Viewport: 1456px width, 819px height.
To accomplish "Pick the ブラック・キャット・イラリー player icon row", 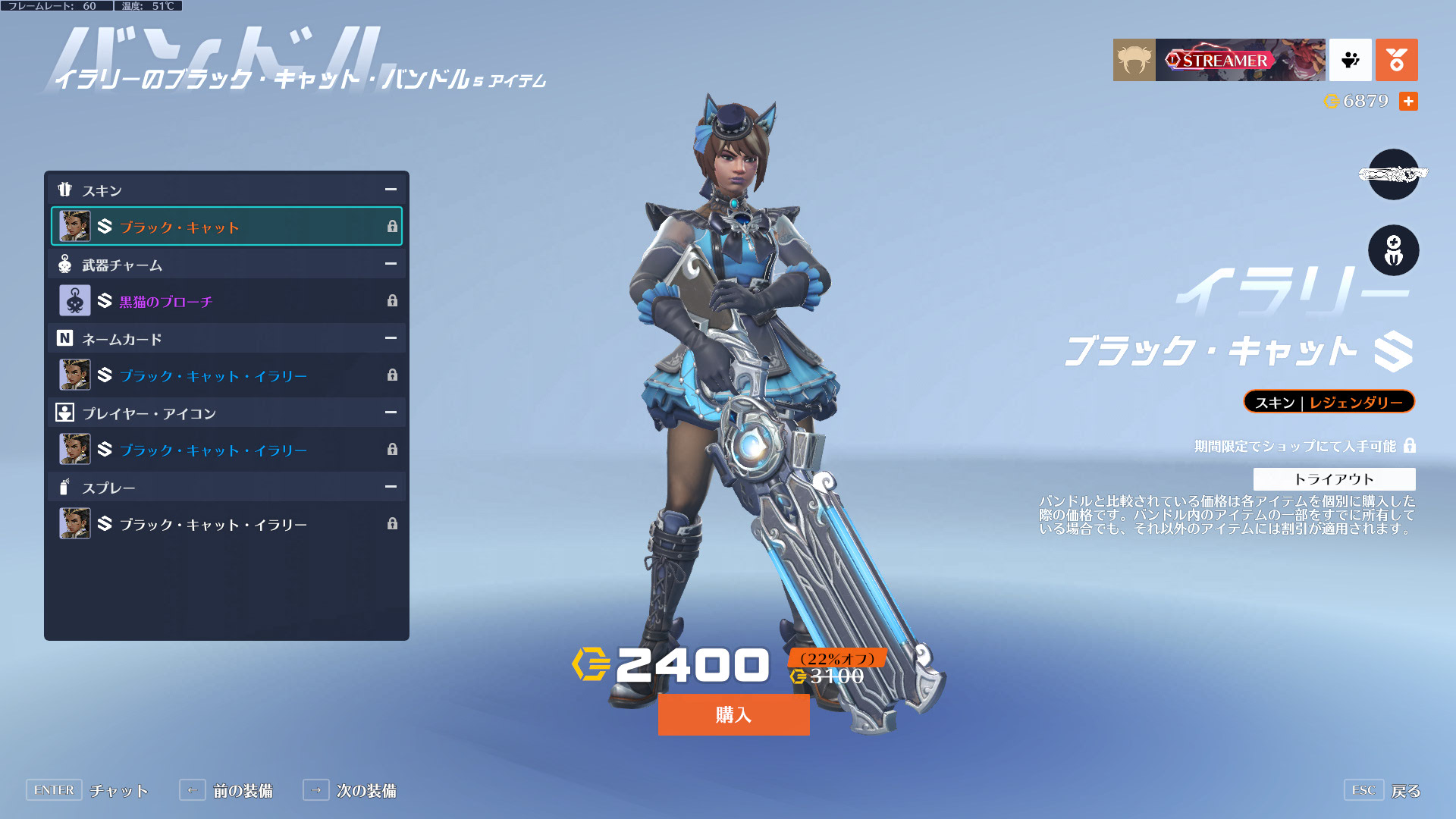I will tap(226, 450).
